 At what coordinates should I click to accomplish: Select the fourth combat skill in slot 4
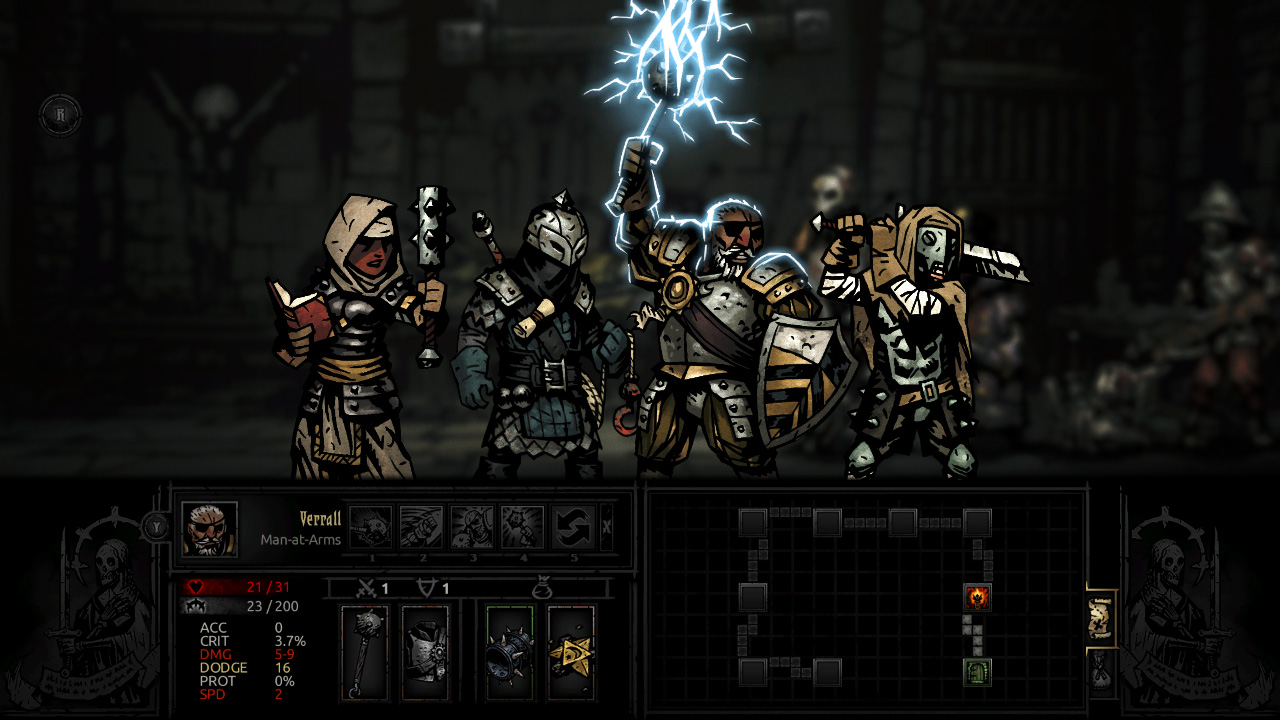[524, 527]
